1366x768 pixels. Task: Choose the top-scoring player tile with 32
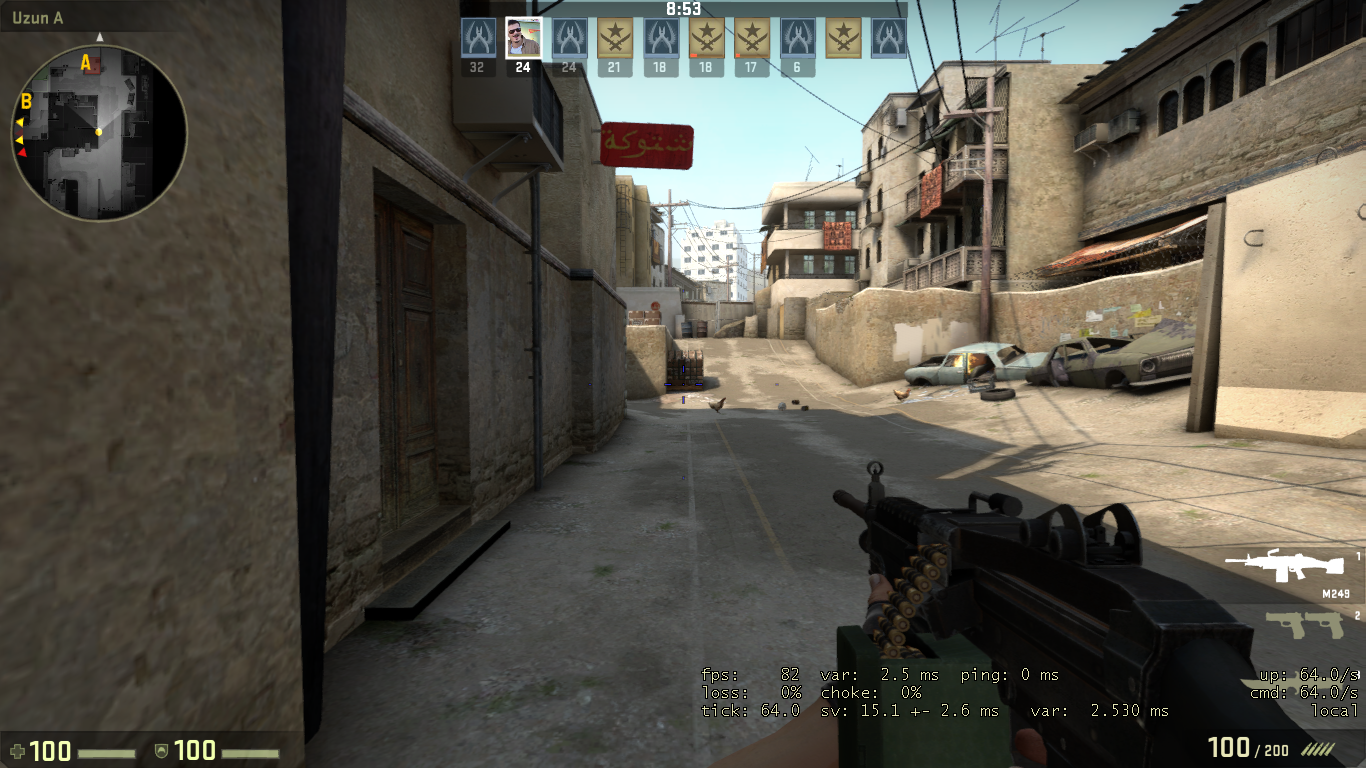(478, 38)
